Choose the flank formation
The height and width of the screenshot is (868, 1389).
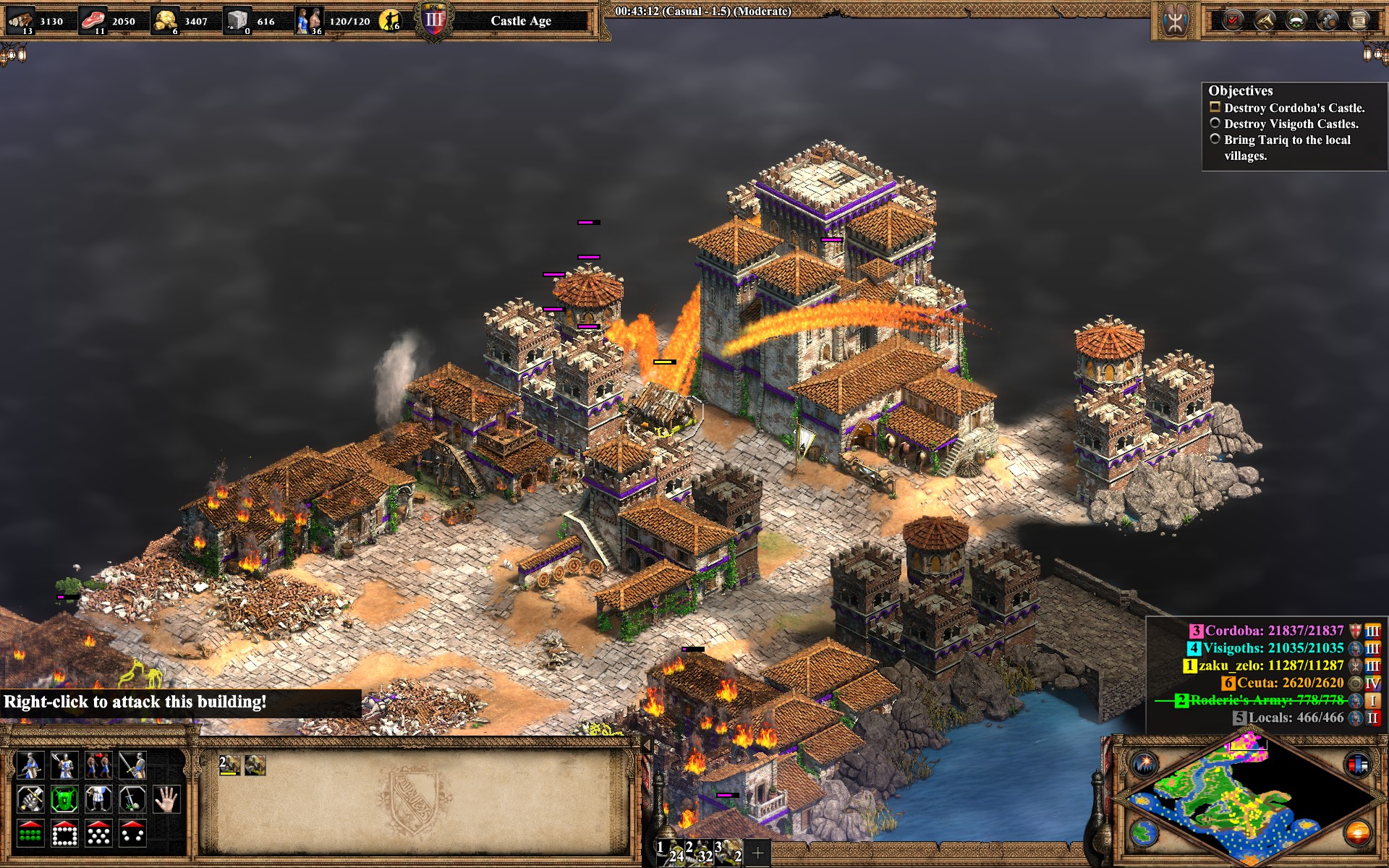(132, 834)
